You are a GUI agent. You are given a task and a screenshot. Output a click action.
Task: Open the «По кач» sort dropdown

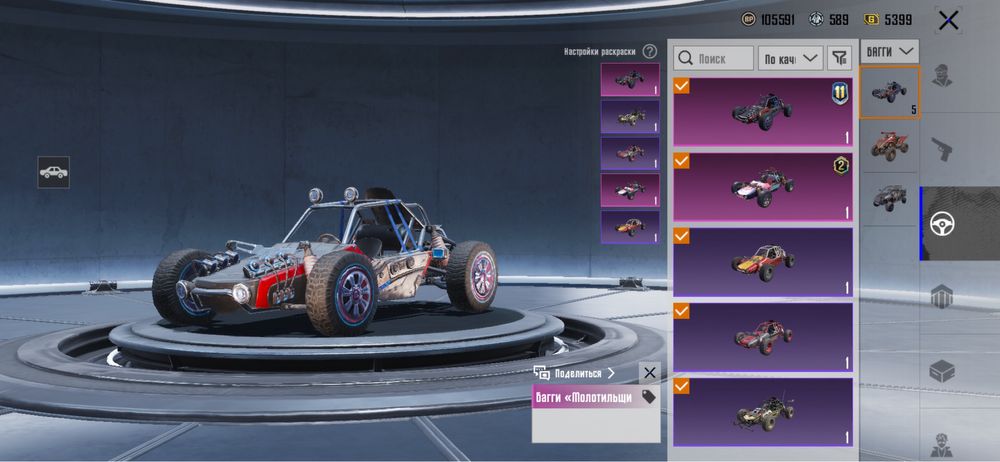(790, 58)
